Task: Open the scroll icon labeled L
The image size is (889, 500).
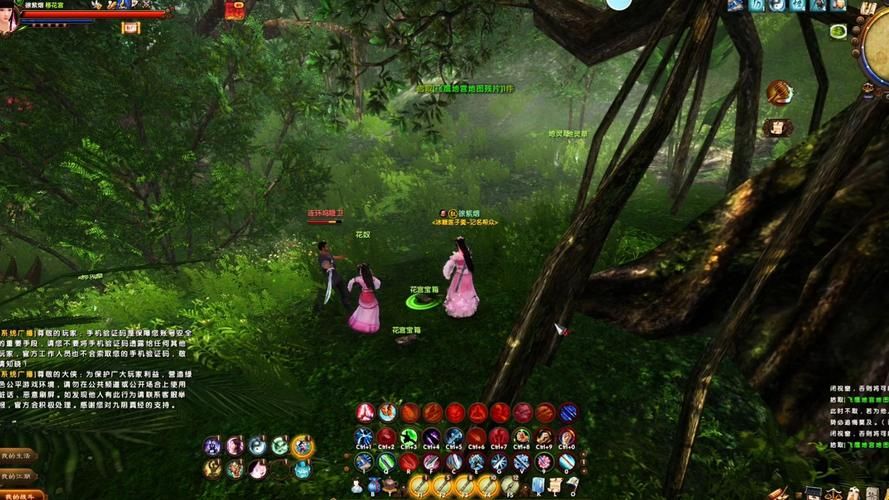Action: (554, 487)
